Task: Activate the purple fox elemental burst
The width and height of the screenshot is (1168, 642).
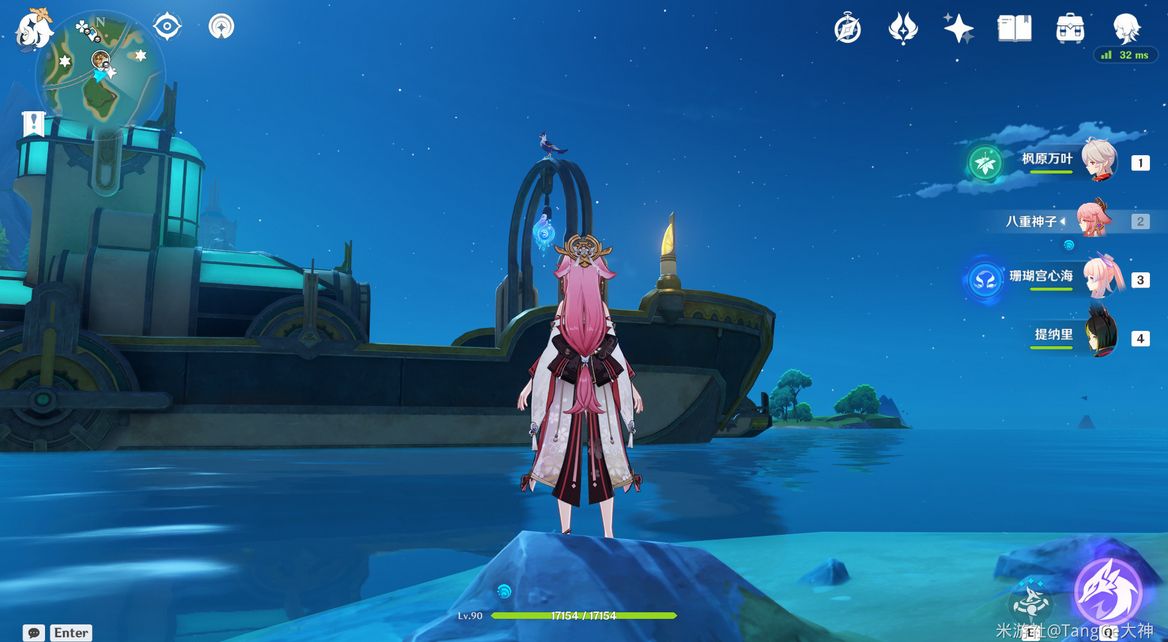Action: tap(1107, 592)
